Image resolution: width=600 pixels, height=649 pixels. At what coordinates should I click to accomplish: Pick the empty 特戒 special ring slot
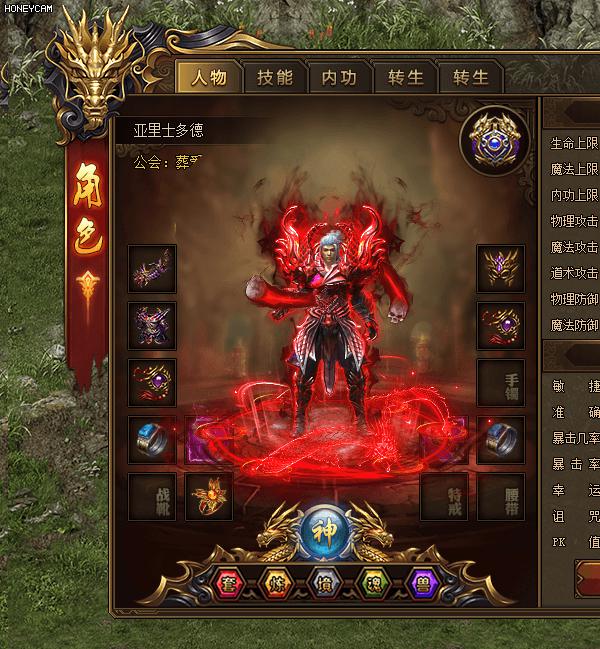pos(444,497)
